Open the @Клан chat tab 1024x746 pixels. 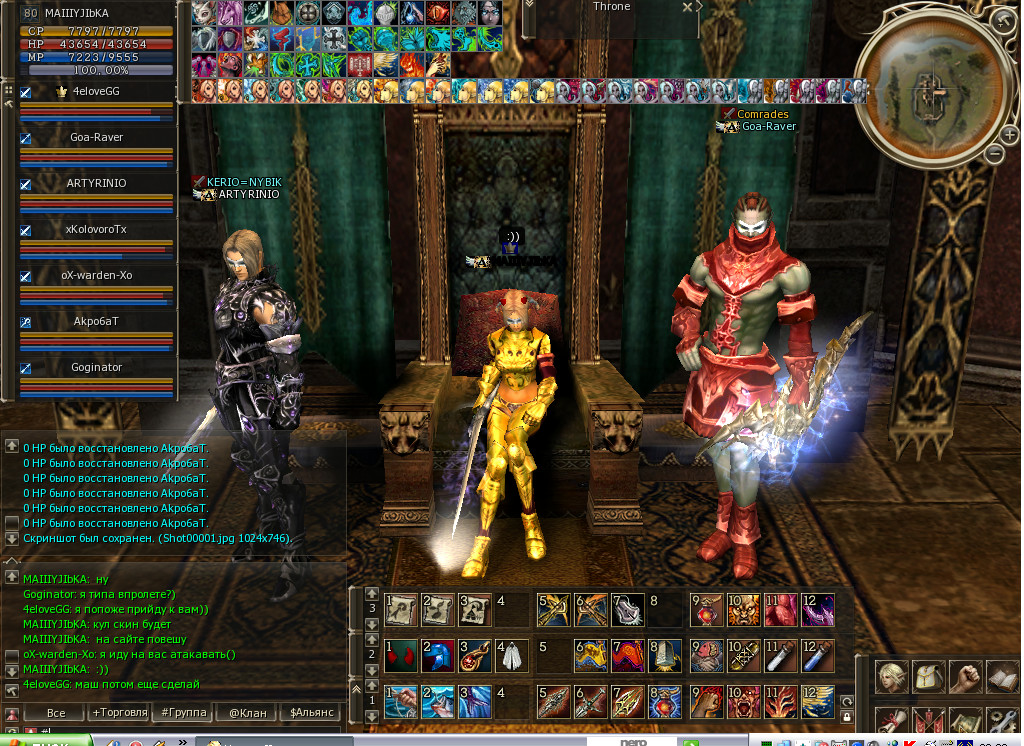pyautogui.click(x=247, y=713)
